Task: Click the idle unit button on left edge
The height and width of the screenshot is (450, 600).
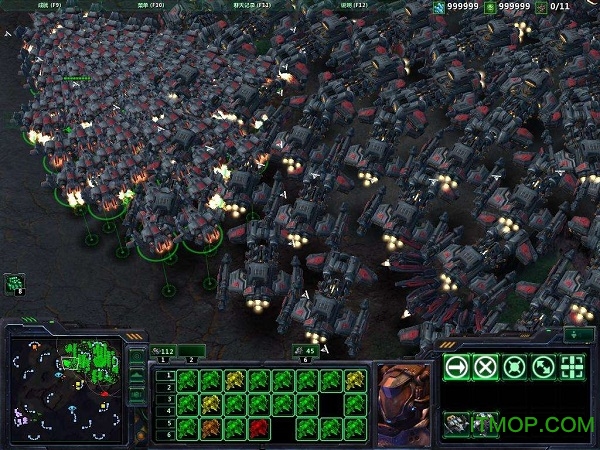Action: coord(14,284)
